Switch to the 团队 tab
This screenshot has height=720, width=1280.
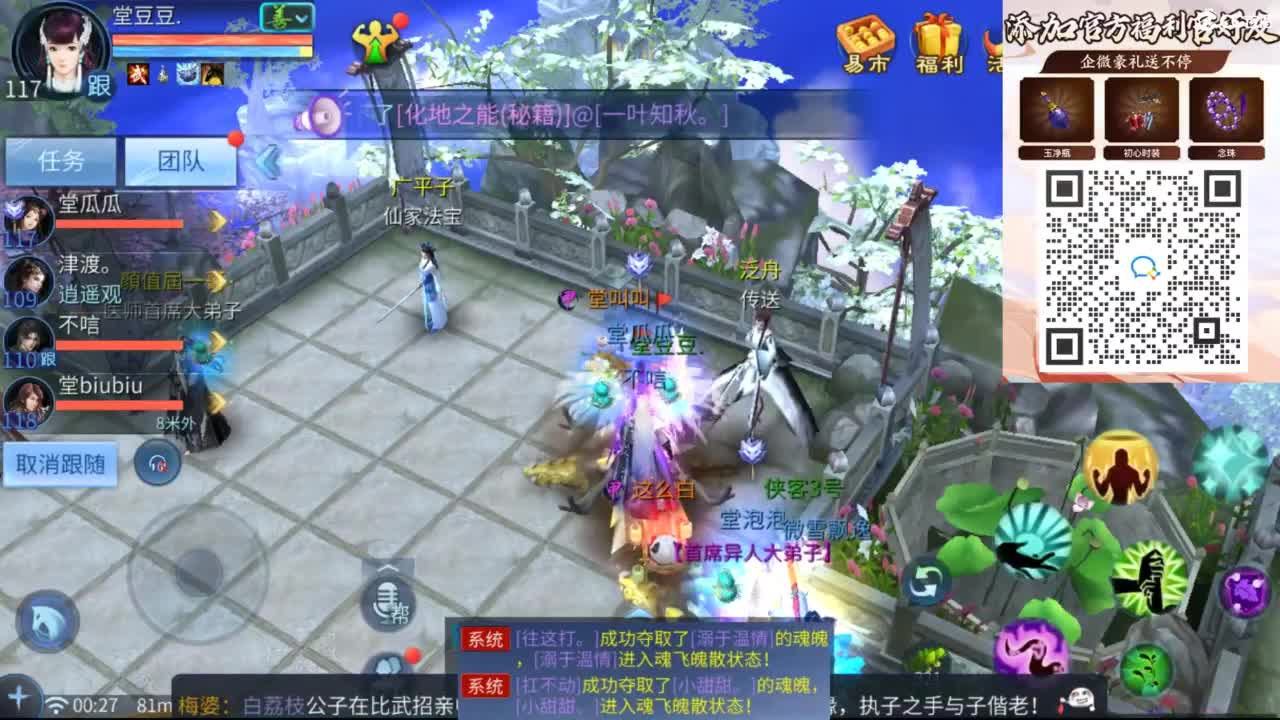coord(180,160)
